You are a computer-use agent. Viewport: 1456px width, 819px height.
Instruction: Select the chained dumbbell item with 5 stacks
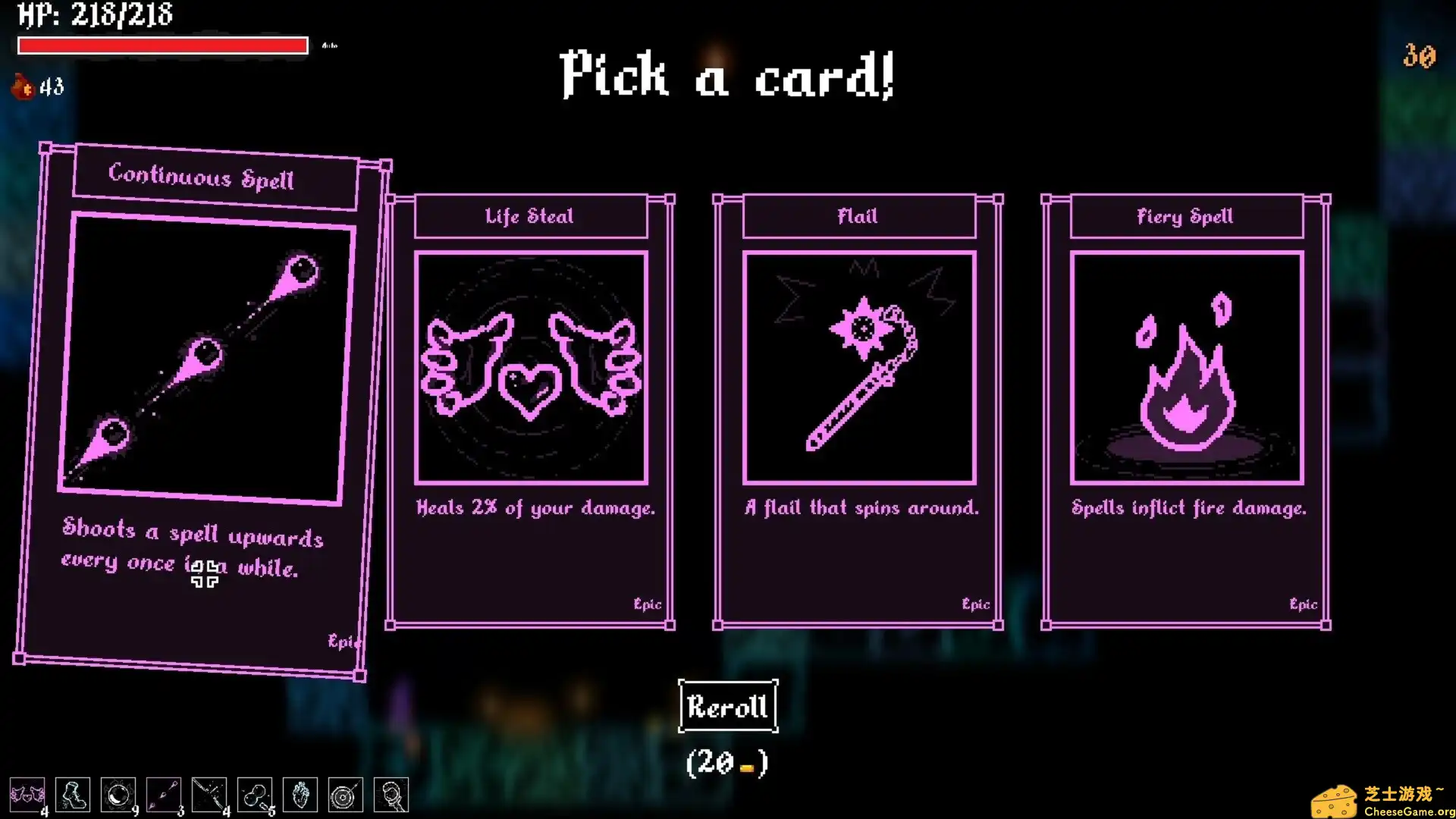click(x=255, y=795)
